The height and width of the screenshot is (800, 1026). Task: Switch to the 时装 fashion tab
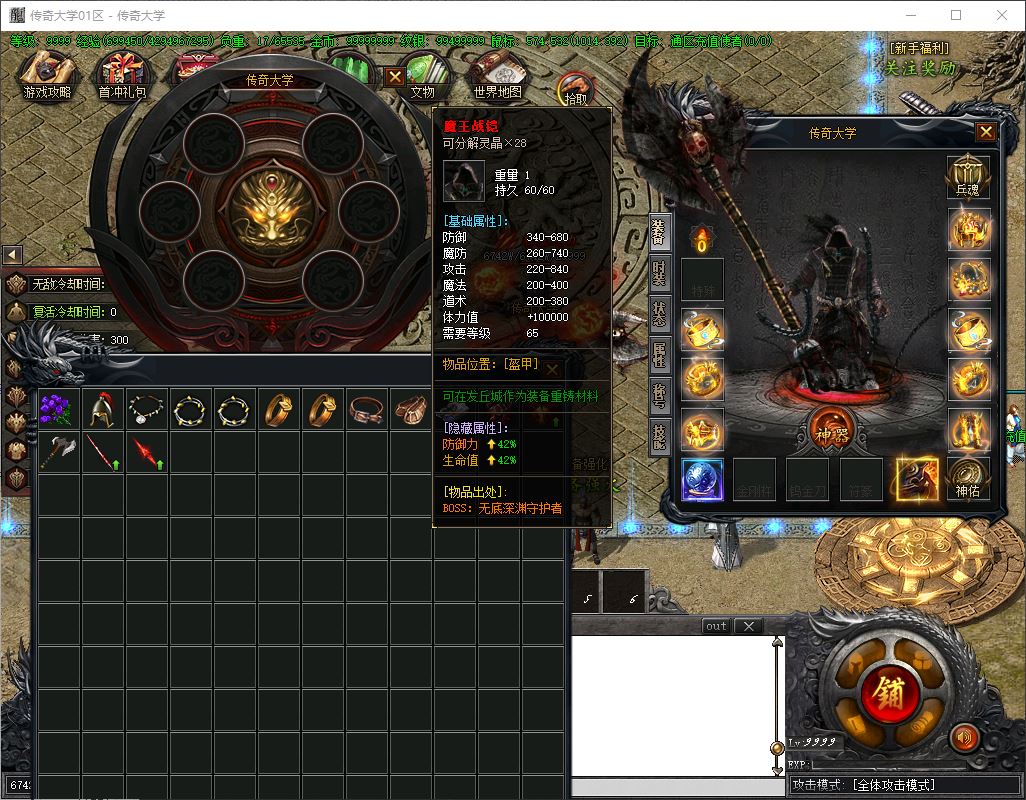tap(659, 271)
